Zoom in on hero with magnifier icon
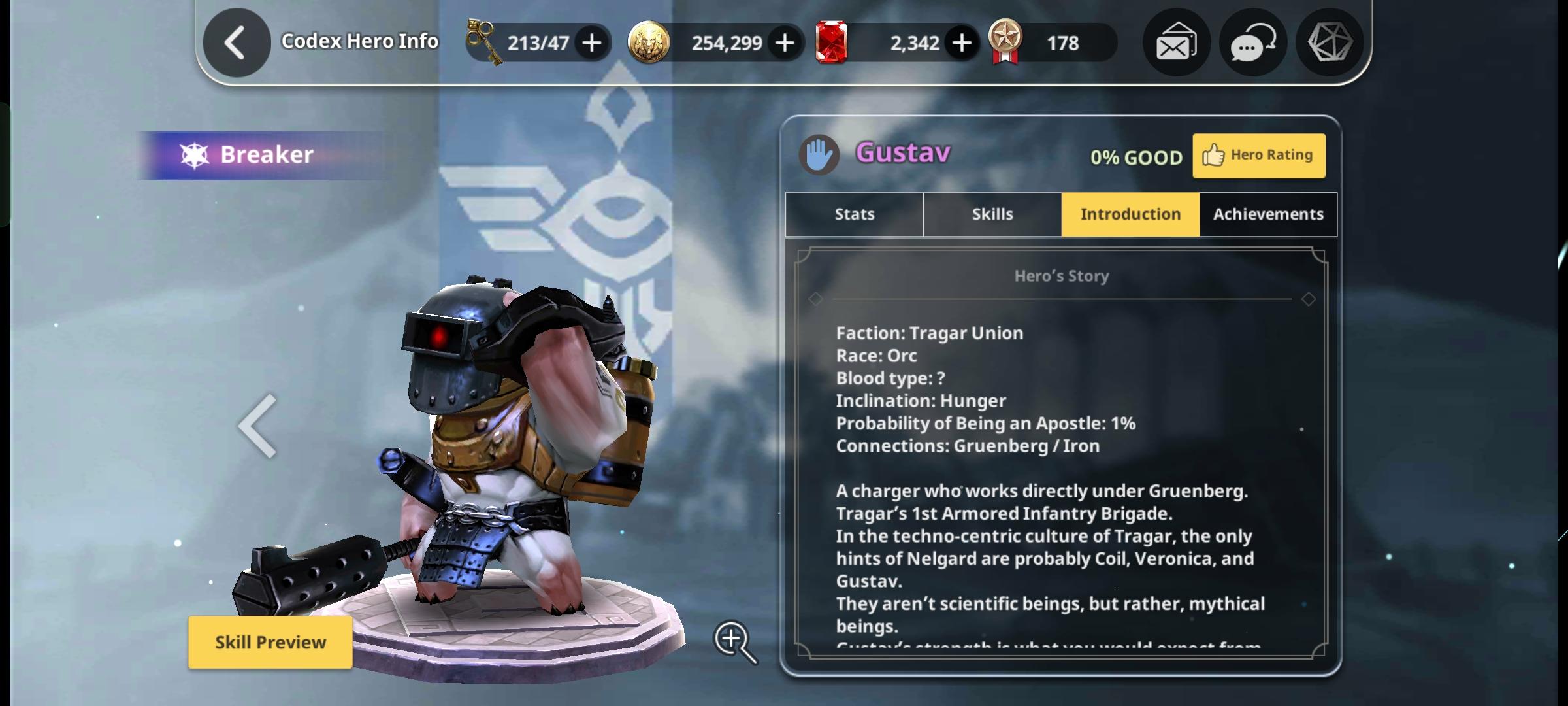The width and height of the screenshot is (1568, 706). (734, 641)
